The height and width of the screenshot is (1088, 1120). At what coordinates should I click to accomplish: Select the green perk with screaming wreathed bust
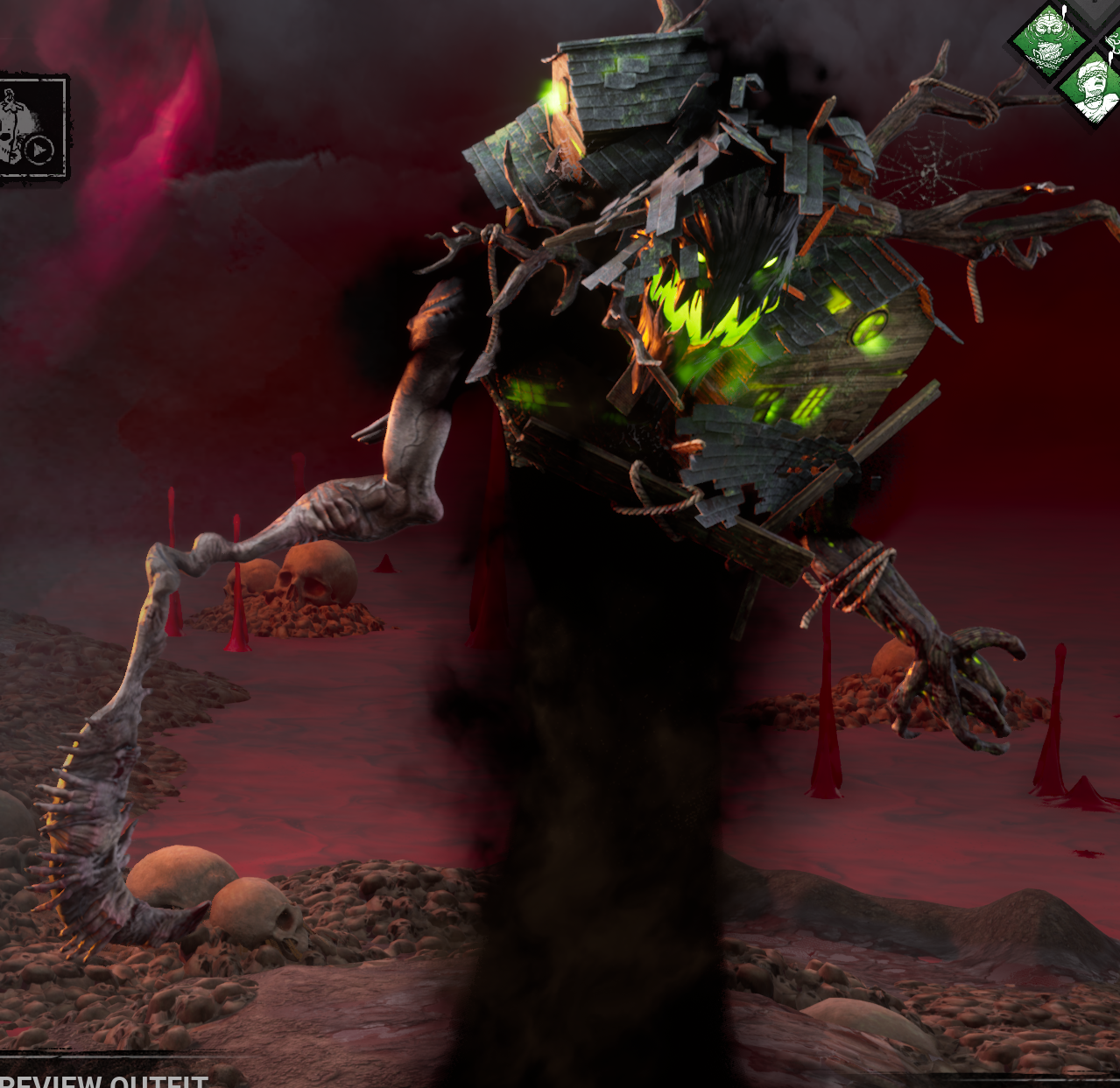(1094, 88)
